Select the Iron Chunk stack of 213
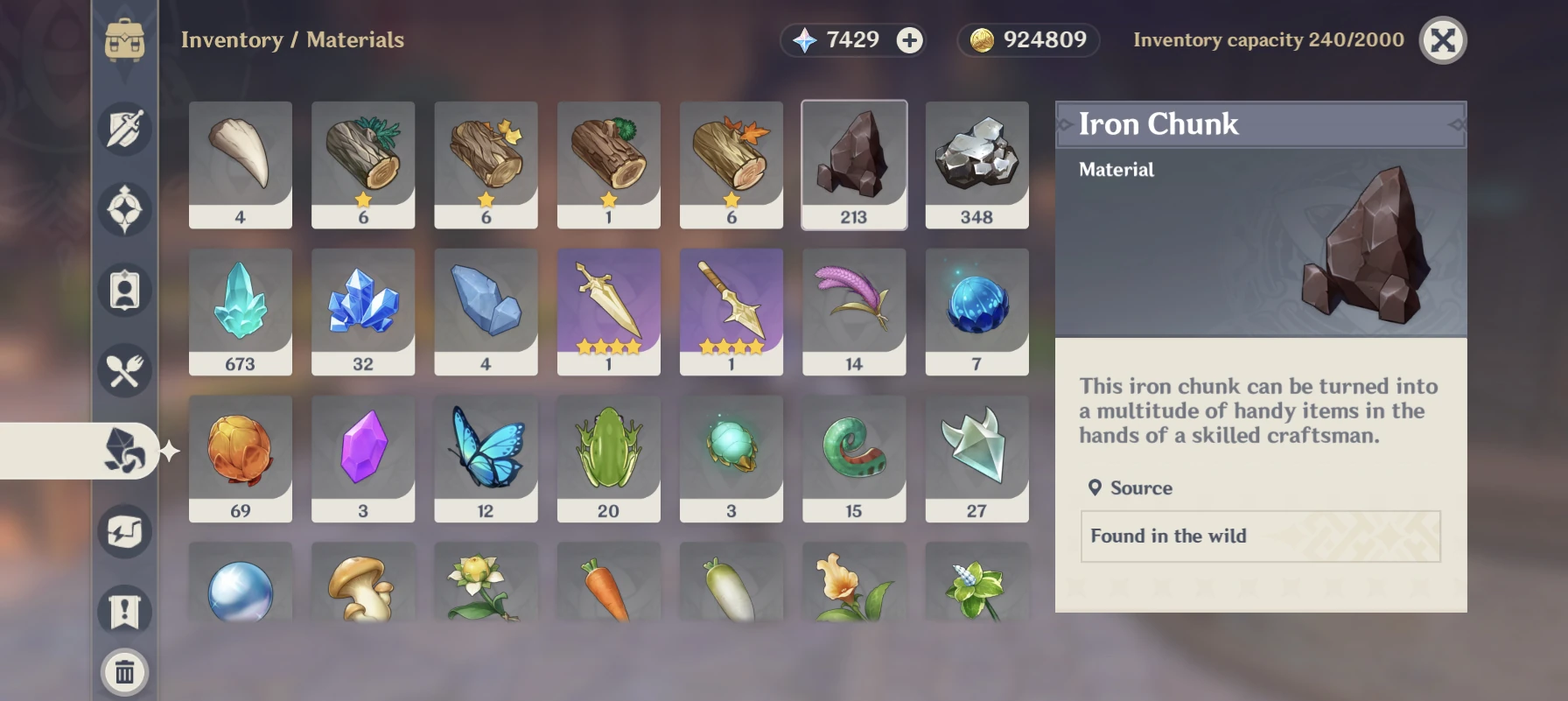The height and width of the screenshot is (701, 1568). click(x=853, y=164)
